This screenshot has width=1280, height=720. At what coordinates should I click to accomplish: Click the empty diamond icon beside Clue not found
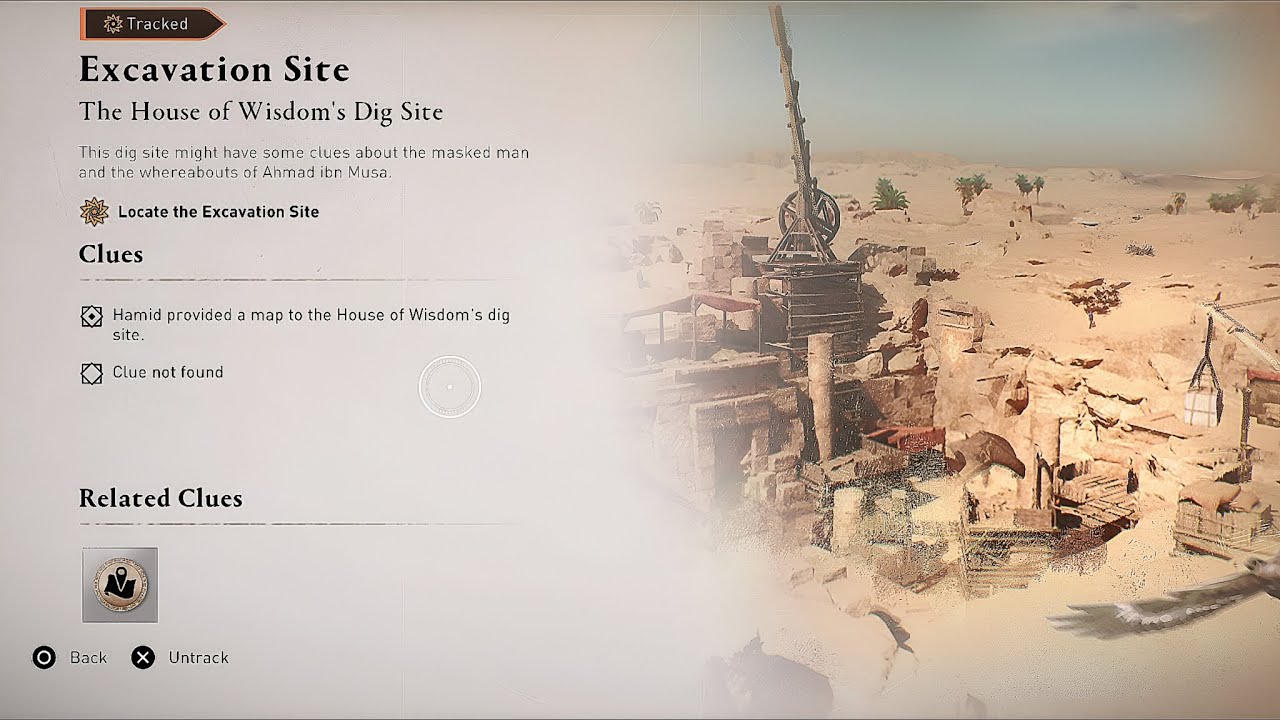[x=92, y=372]
